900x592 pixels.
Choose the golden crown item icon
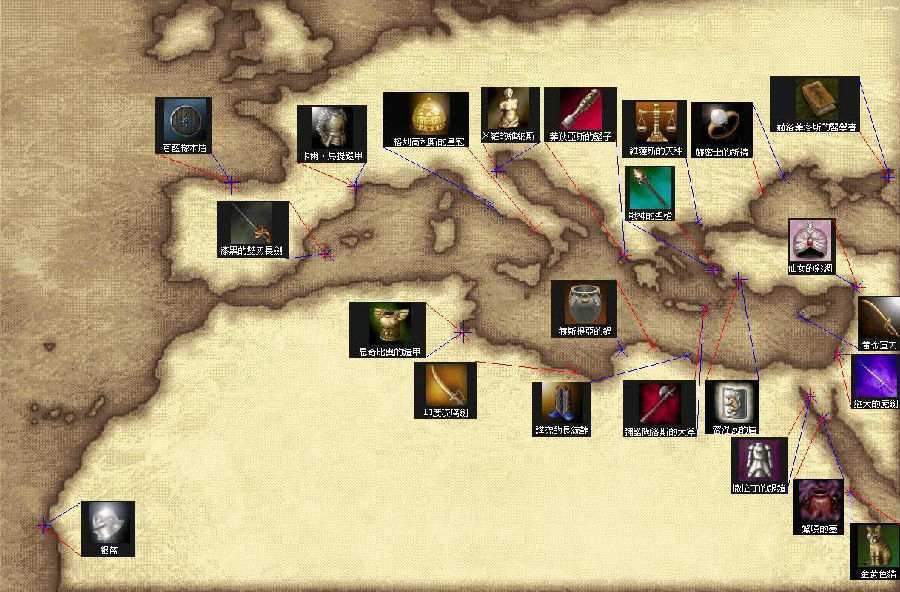426,115
